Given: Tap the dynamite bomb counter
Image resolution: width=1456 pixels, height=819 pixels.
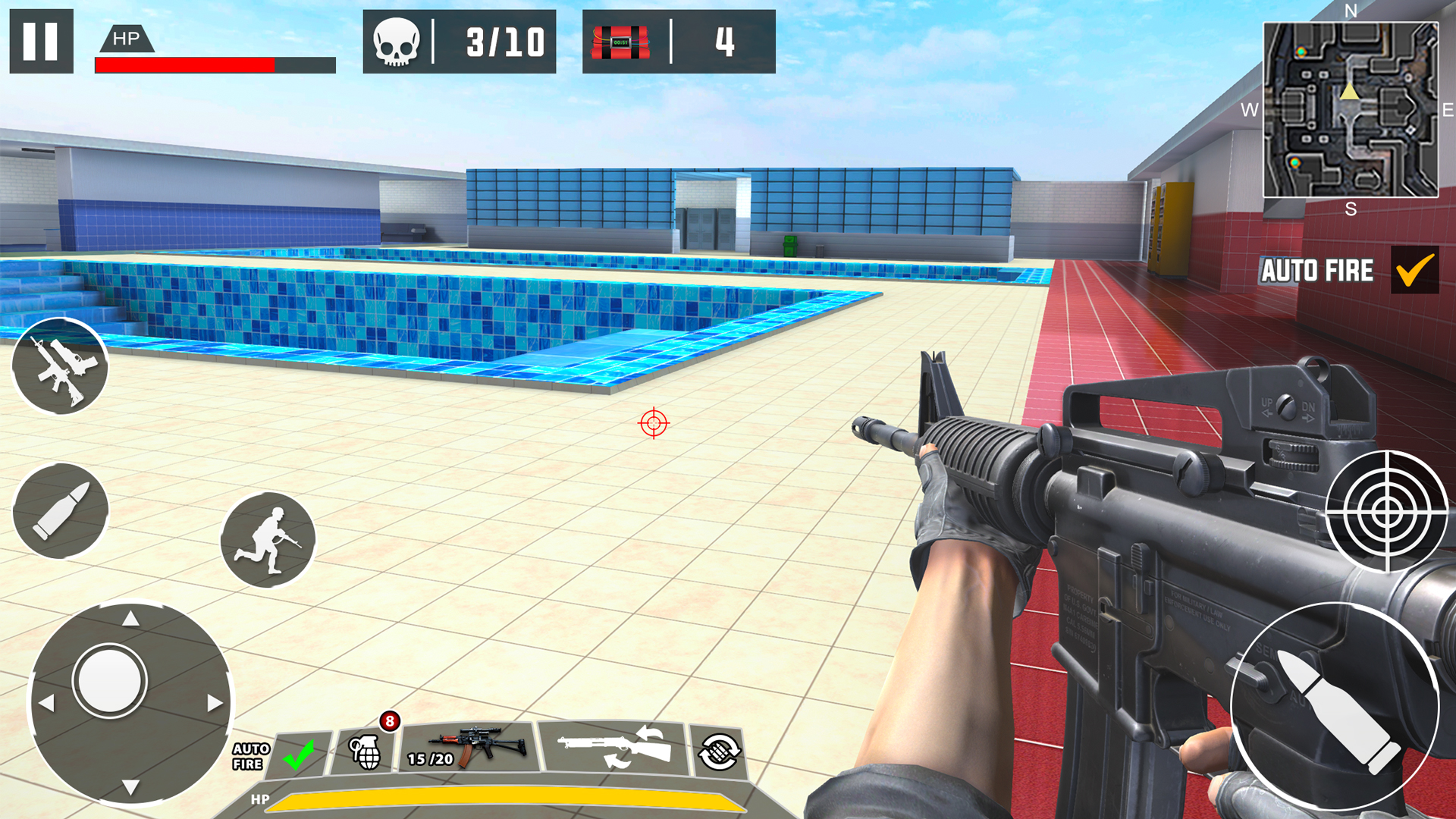Looking at the screenshot, I should point(679,42).
